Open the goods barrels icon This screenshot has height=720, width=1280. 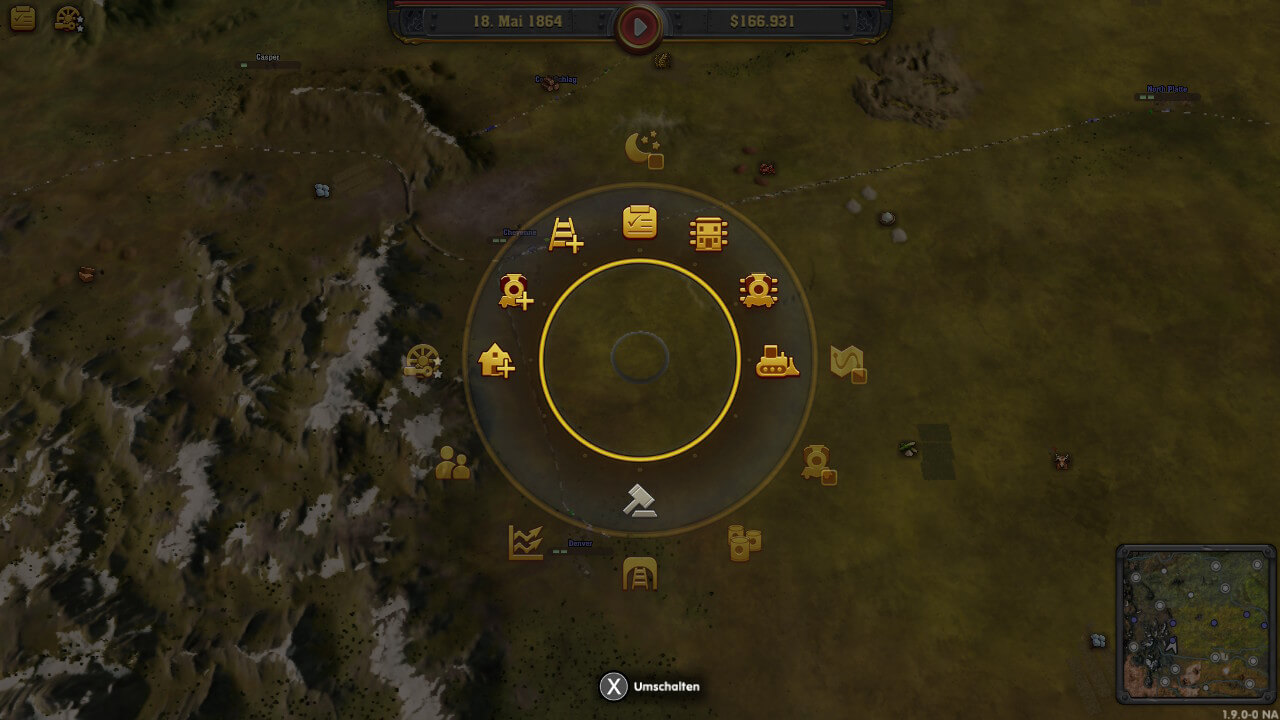pos(744,542)
